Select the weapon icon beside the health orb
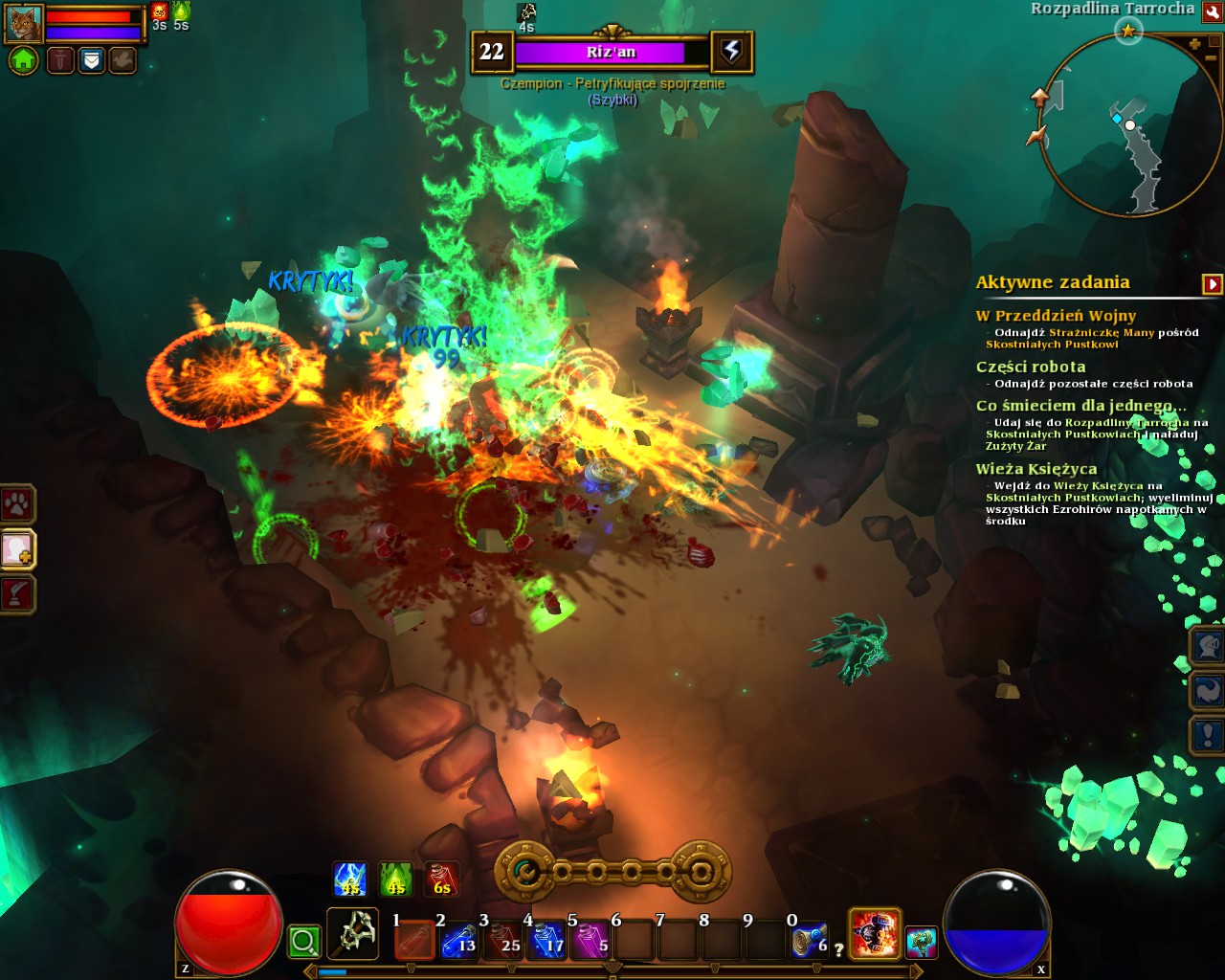The height and width of the screenshot is (980, 1225). [x=352, y=934]
